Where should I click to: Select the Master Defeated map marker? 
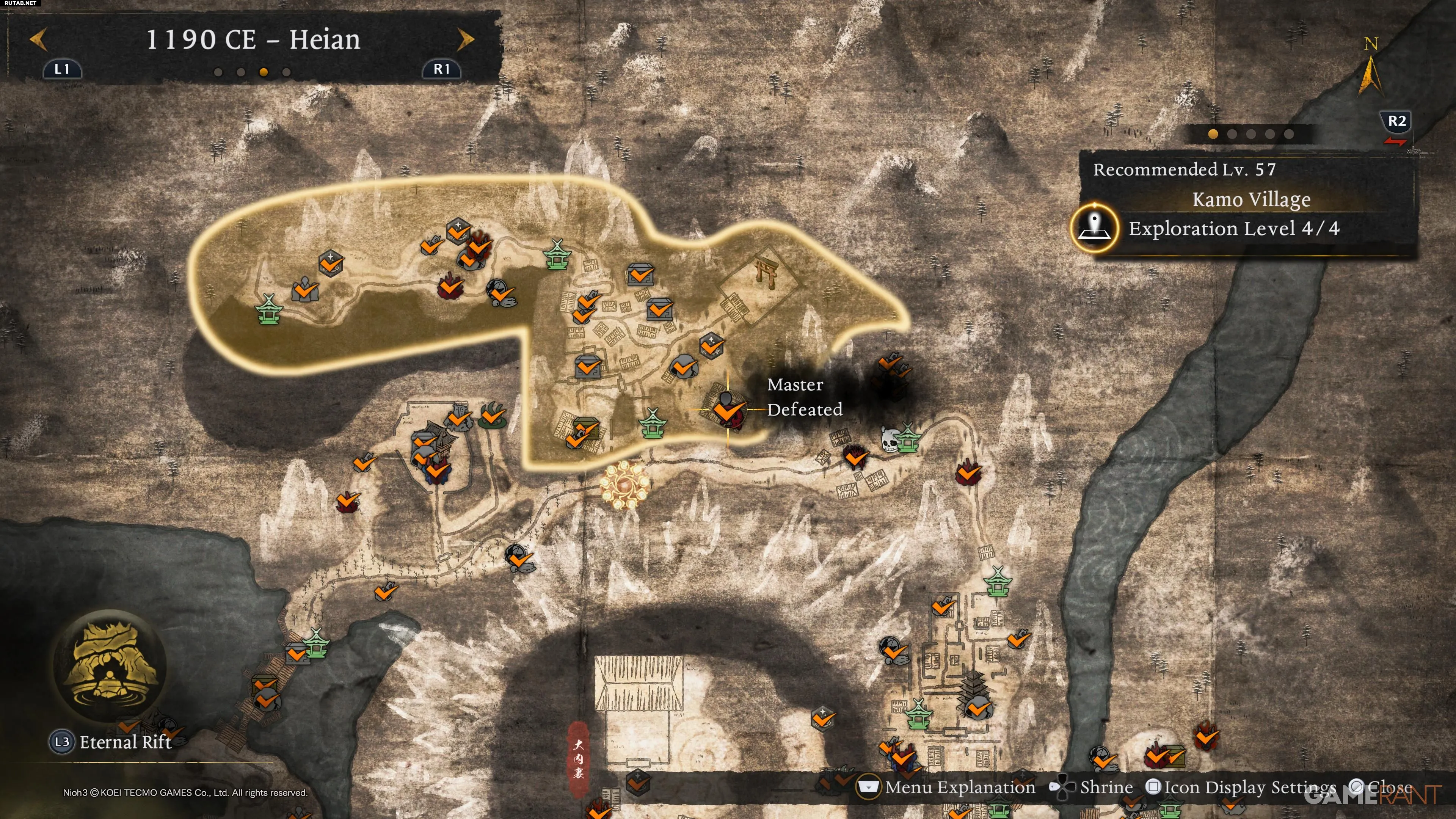pyautogui.click(x=726, y=409)
